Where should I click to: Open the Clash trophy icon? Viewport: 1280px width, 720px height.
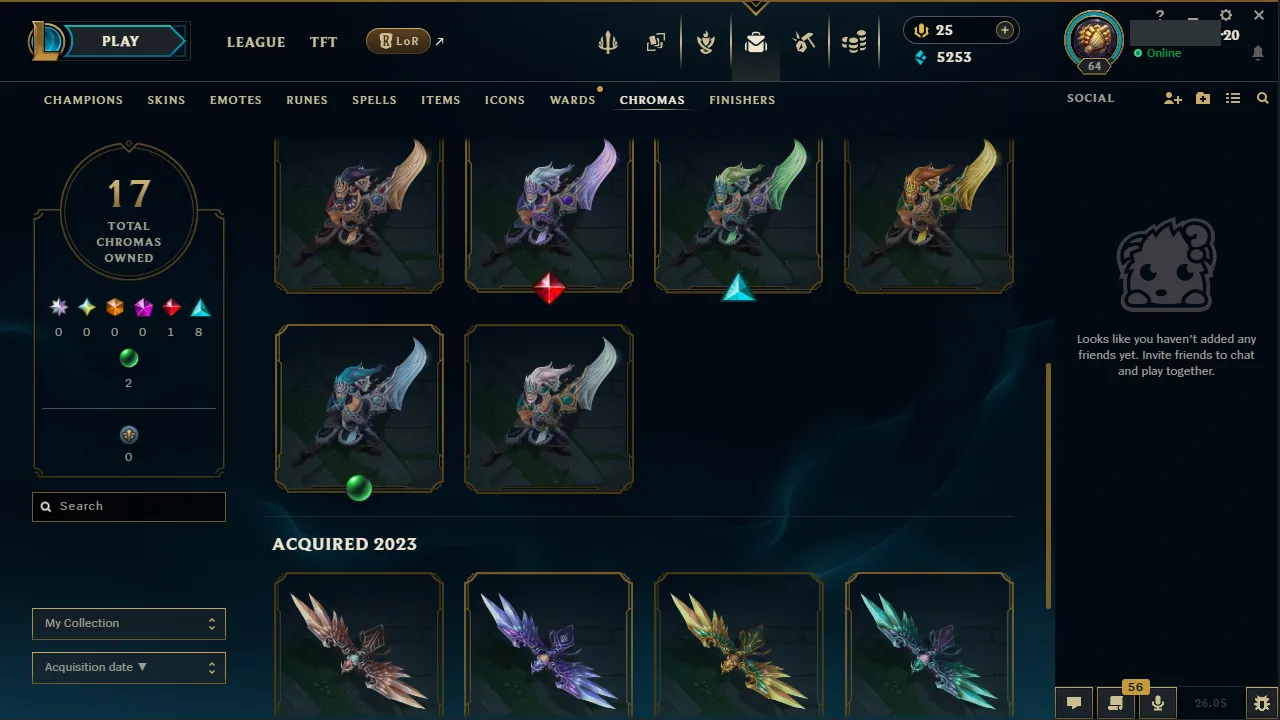706,42
